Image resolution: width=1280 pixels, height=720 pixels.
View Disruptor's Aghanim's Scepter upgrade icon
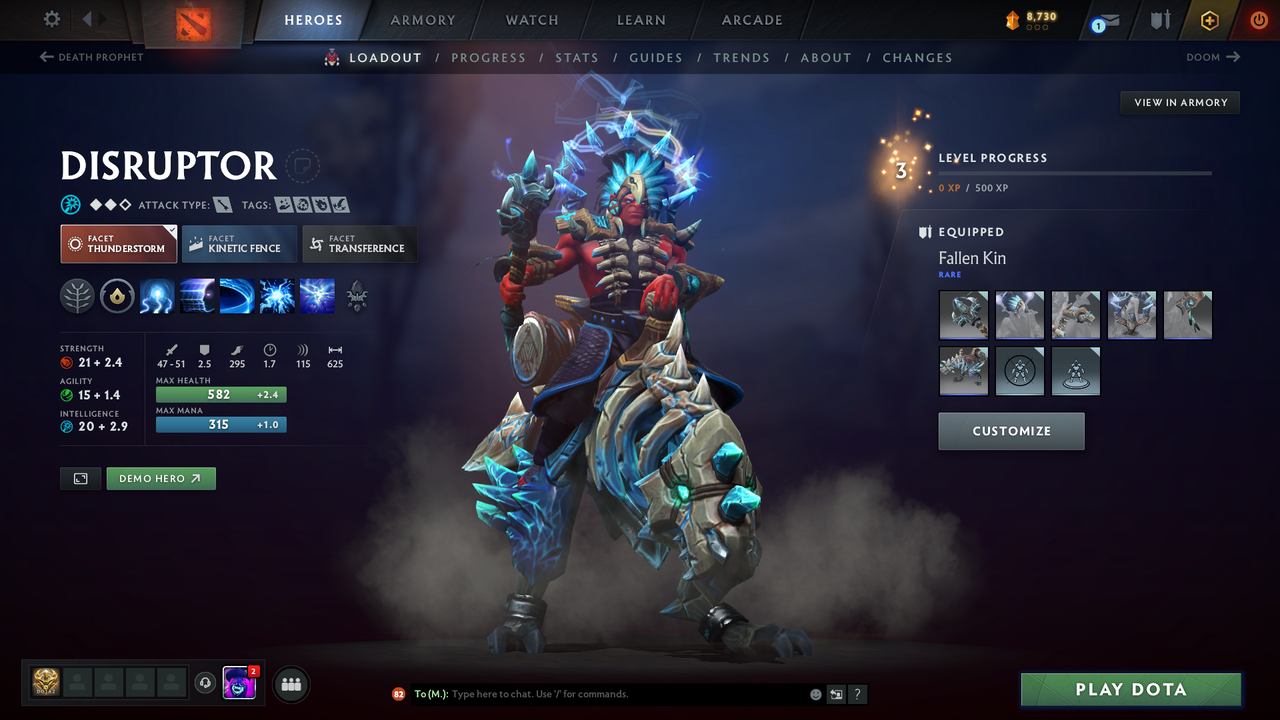(357, 295)
